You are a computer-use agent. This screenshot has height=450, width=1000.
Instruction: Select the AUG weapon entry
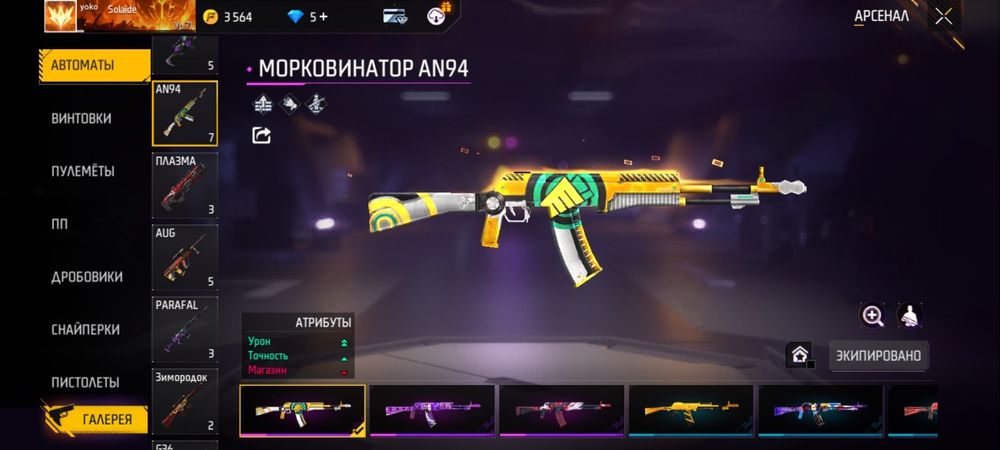(184, 257)
